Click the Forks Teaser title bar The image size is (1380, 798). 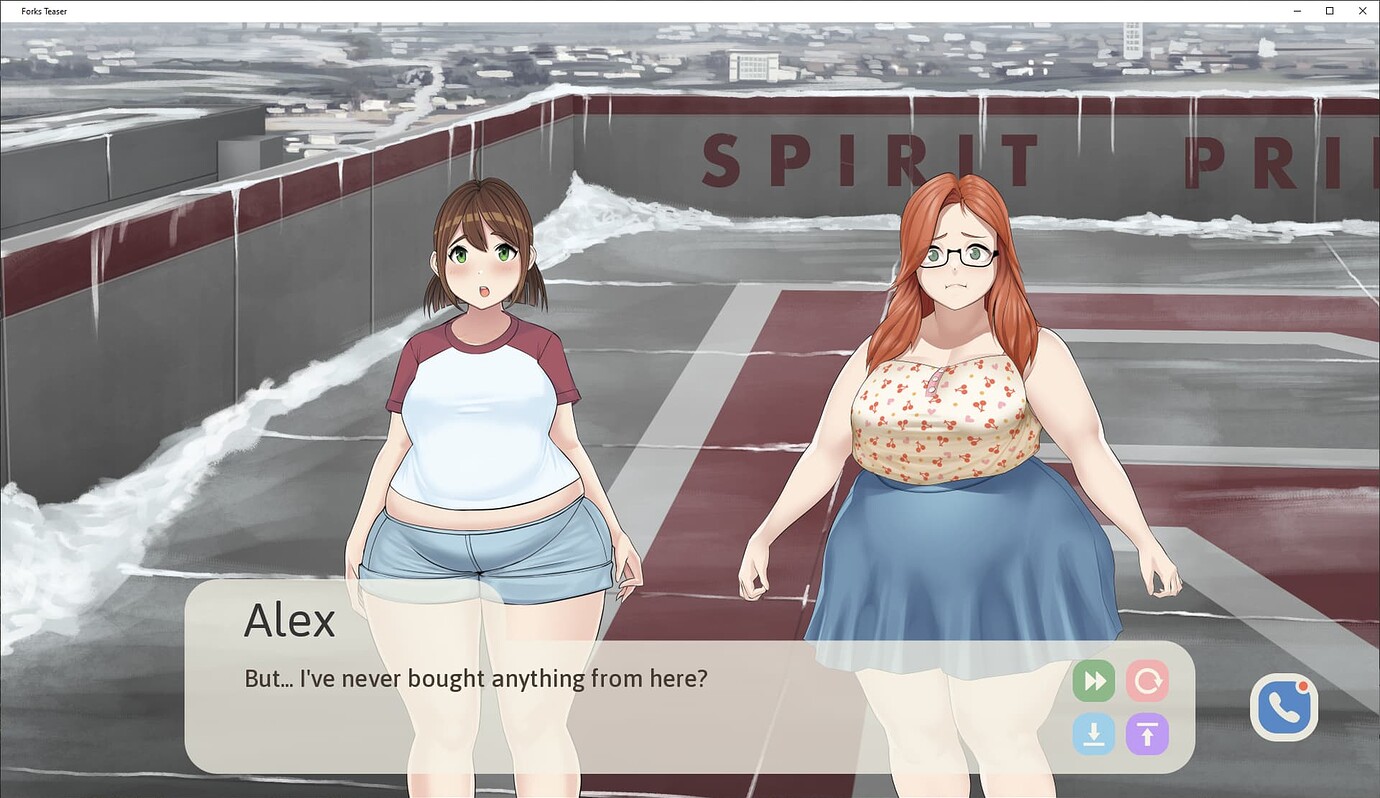(x=45, y=11)
